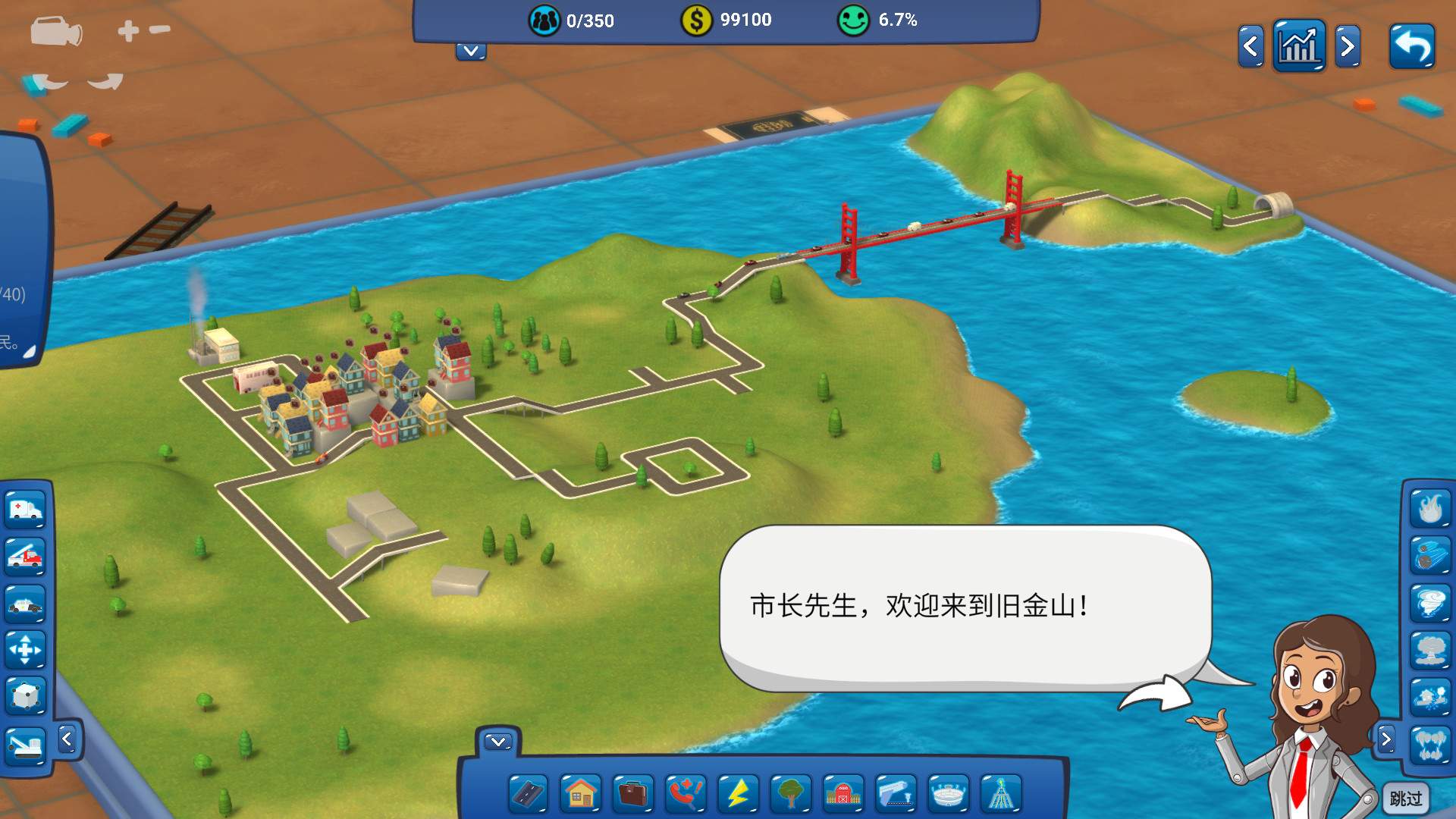Select the parks tree tool
Screen dimensions: 1456x819
(x=789, y=792)
